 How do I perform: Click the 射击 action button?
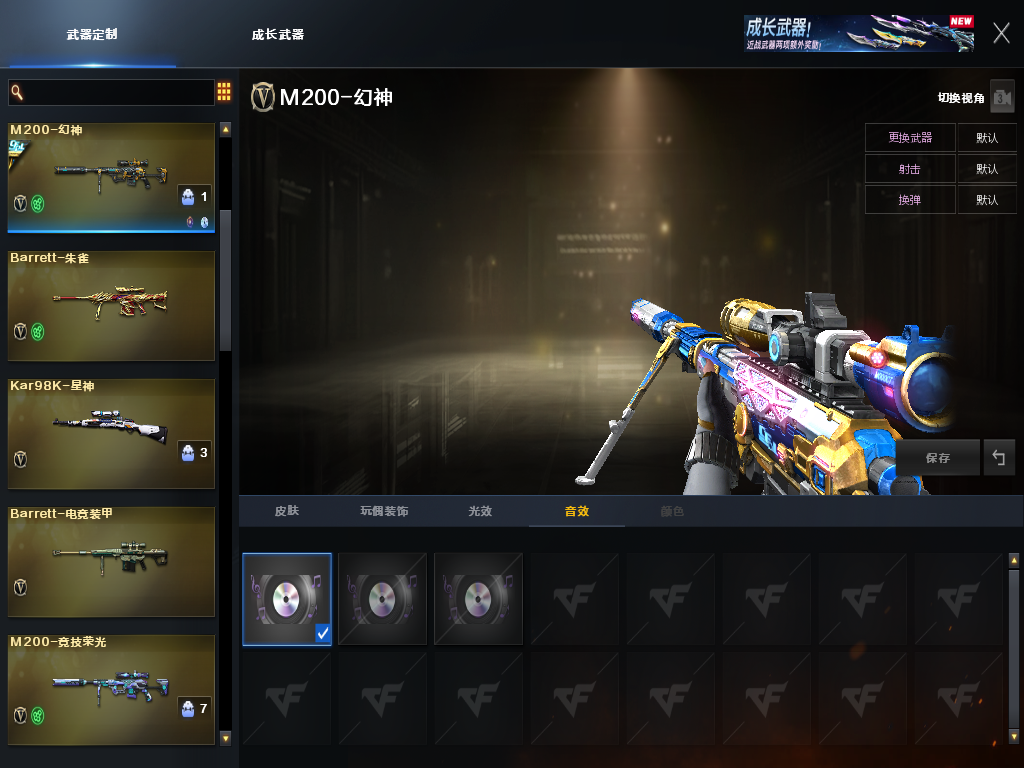[910, 169]
